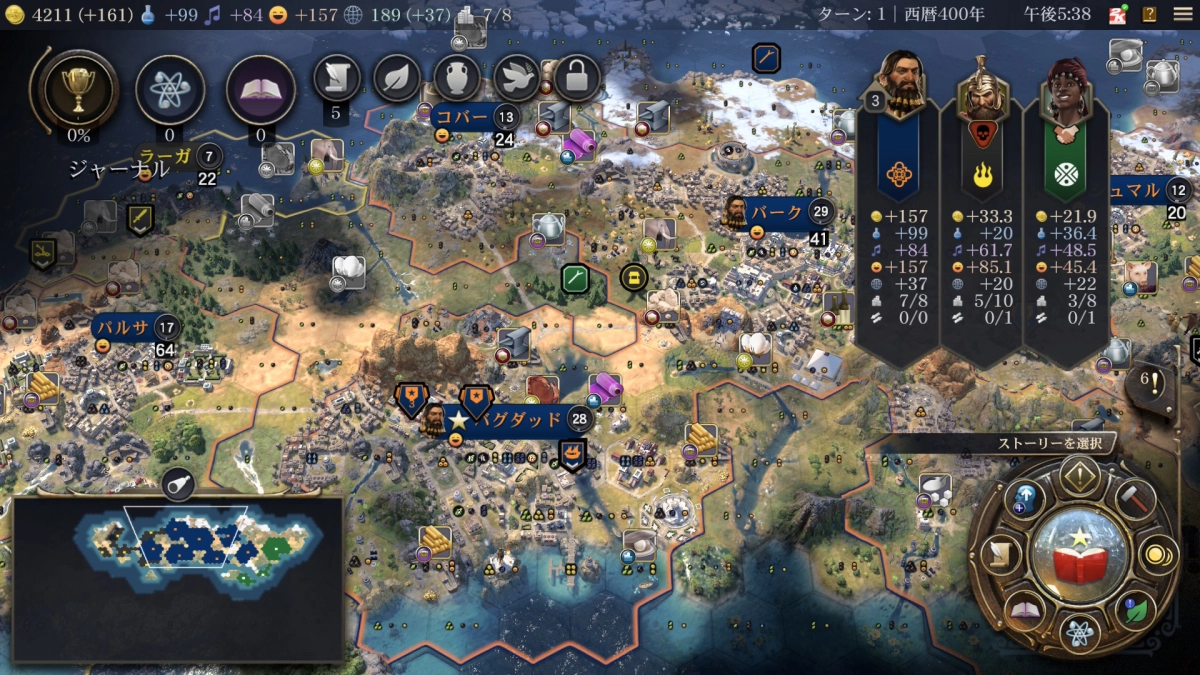Select the Baghdad city banner
Screen dimensions: 1200x675
[x=518, y=419]
